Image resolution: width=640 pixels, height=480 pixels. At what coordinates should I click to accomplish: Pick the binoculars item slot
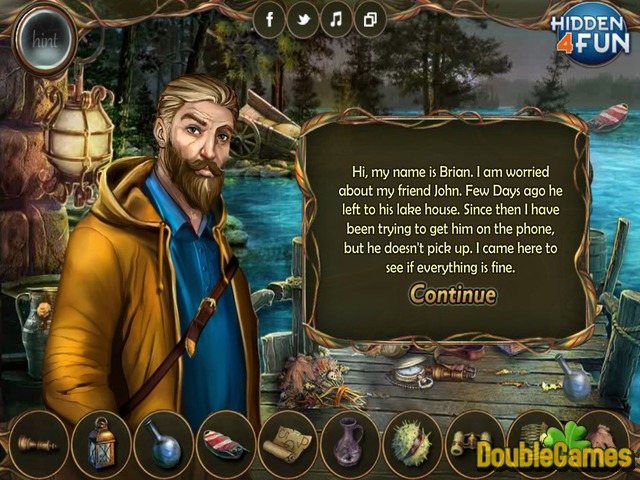[470, 442]
